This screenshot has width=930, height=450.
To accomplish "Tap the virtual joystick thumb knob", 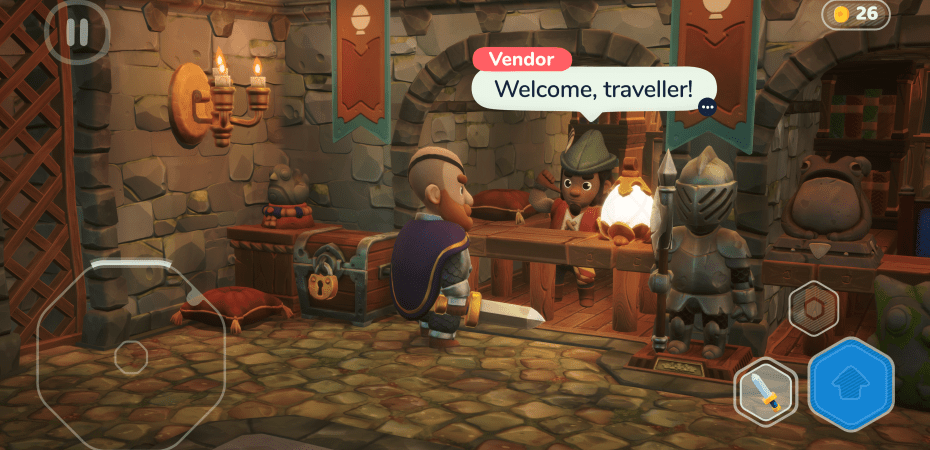I will click(131, 357).
